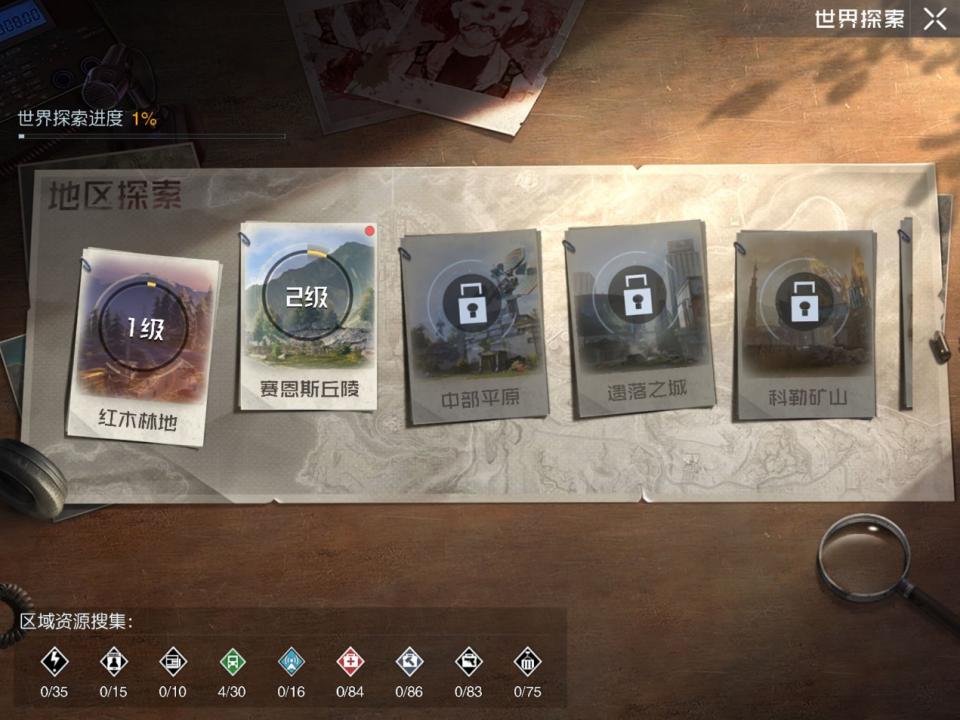Click the red medical kit resource icon

(350, 661)
